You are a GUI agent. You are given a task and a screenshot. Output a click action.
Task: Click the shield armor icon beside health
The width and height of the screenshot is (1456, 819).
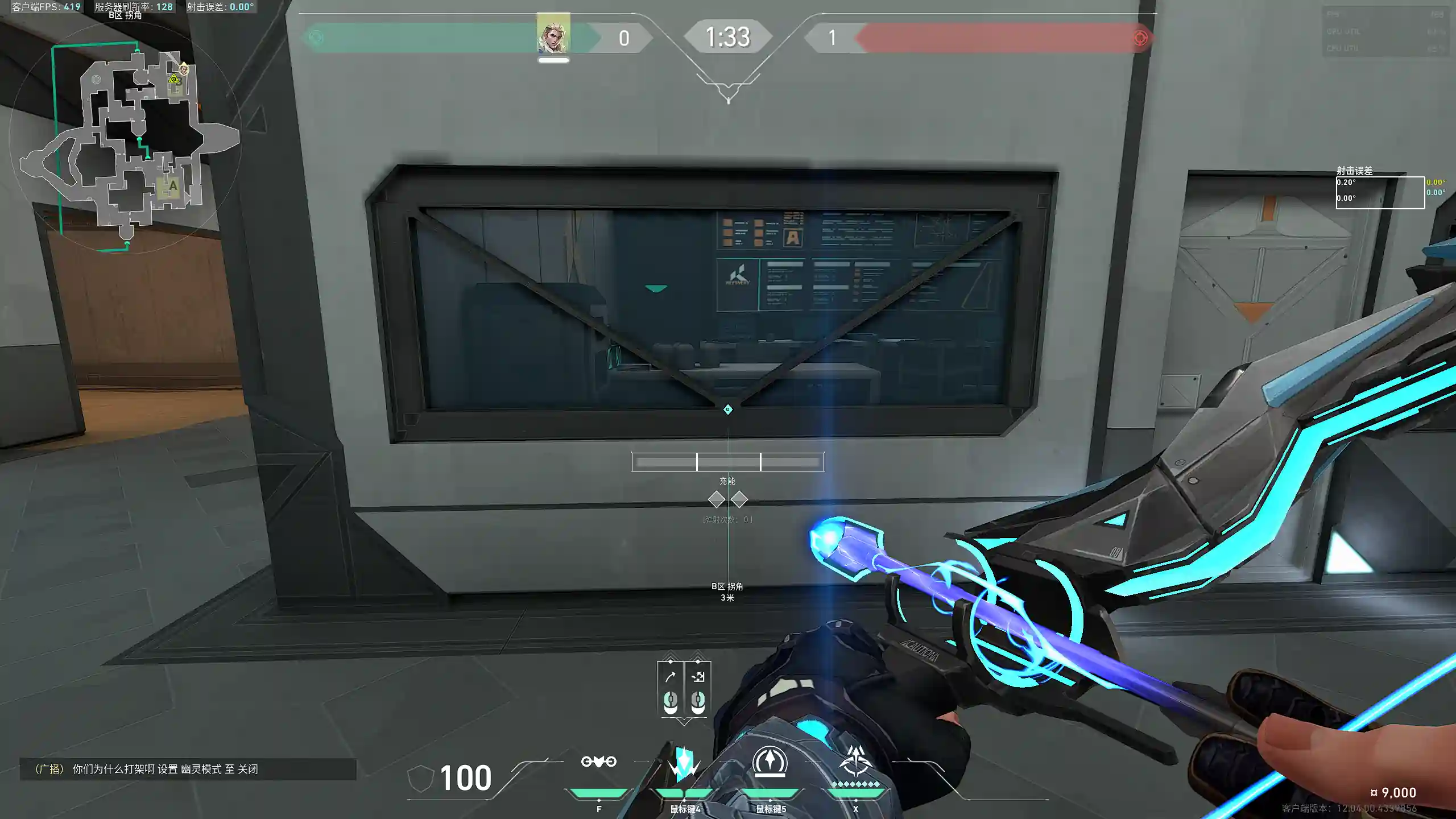coord(421,777)
